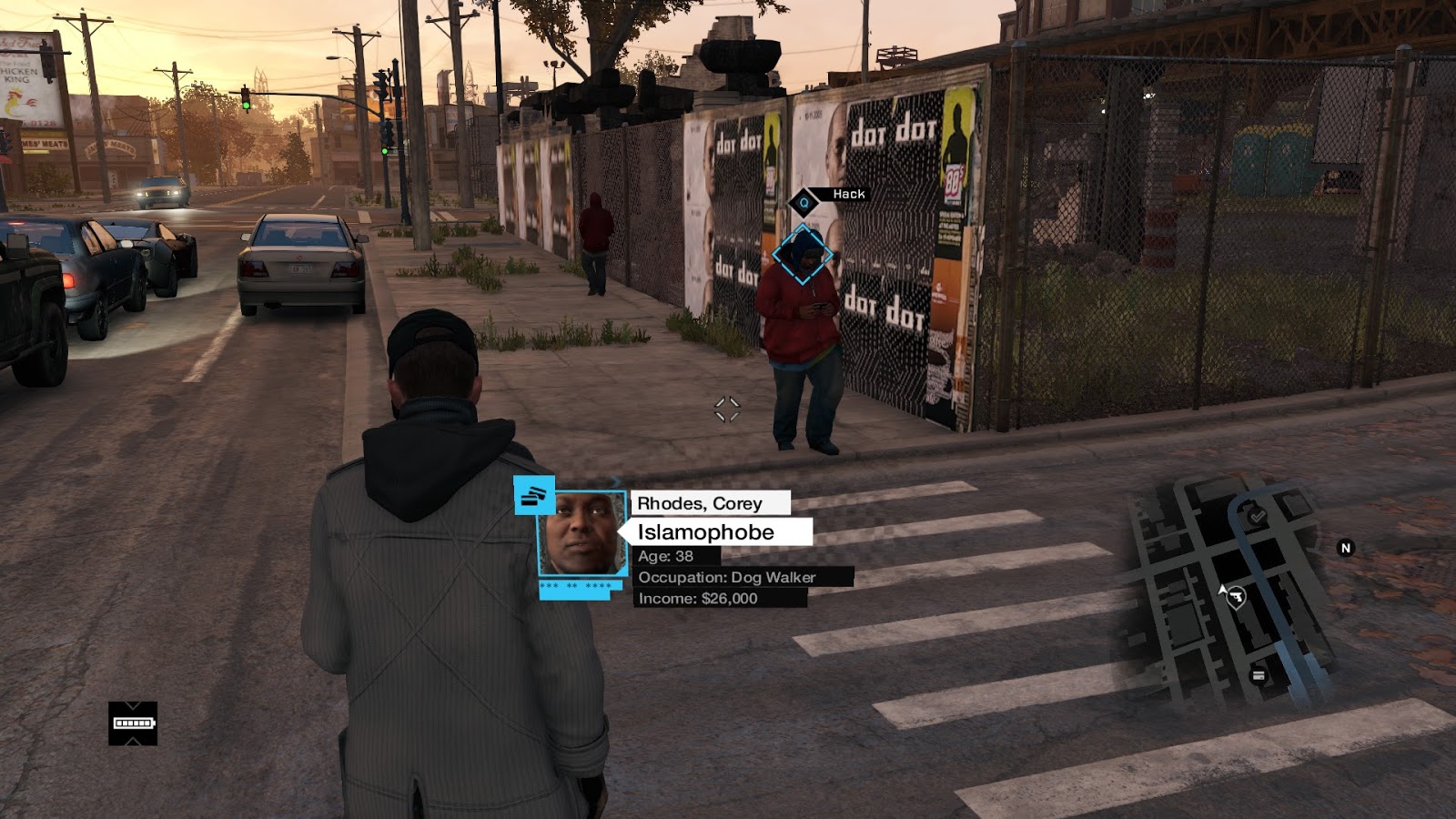Click the minimap in the corner
Viewport: 1456px width, 819px height.
click(1228, 591)
